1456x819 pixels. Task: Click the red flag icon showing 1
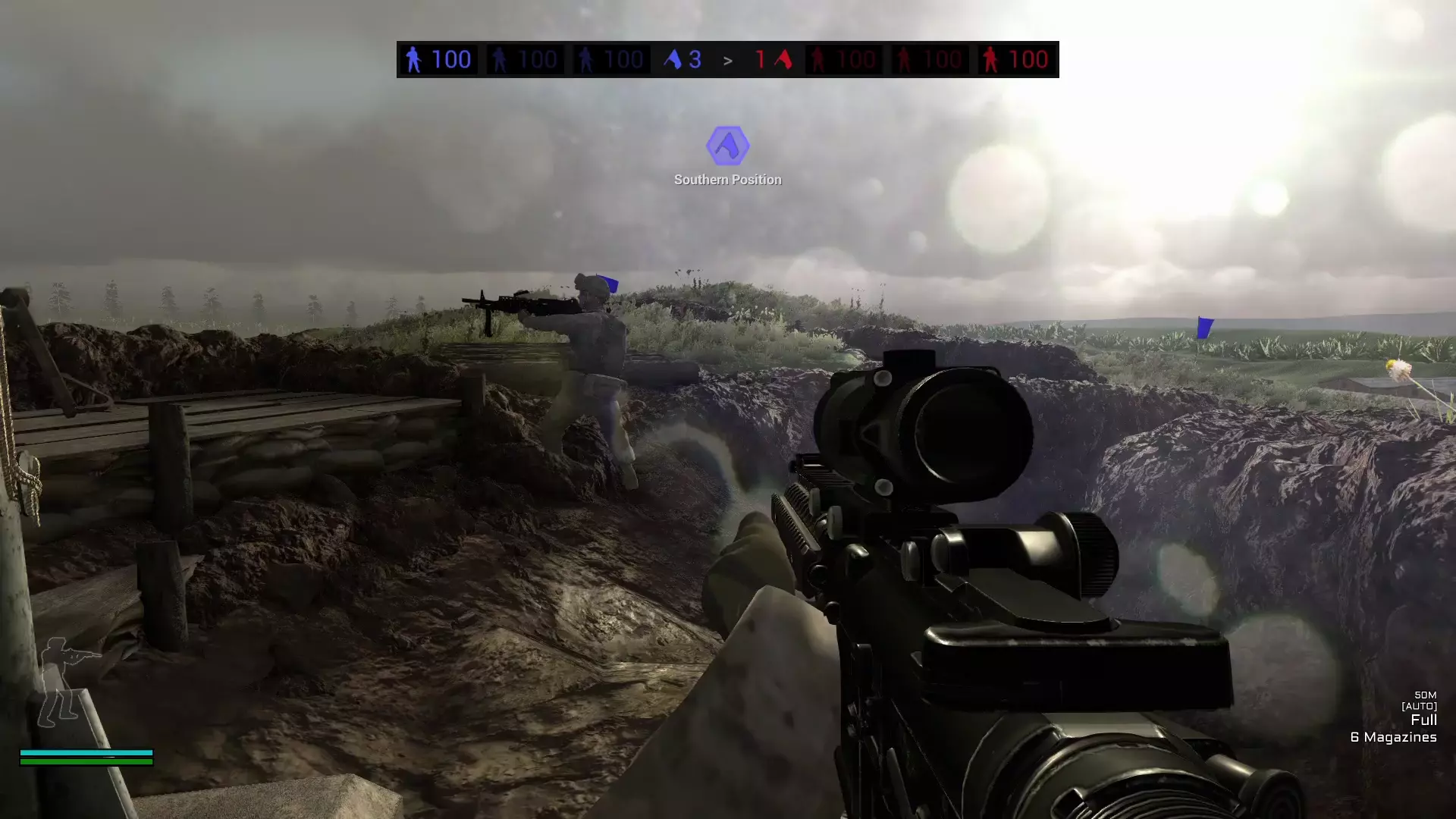coord(780,59)
